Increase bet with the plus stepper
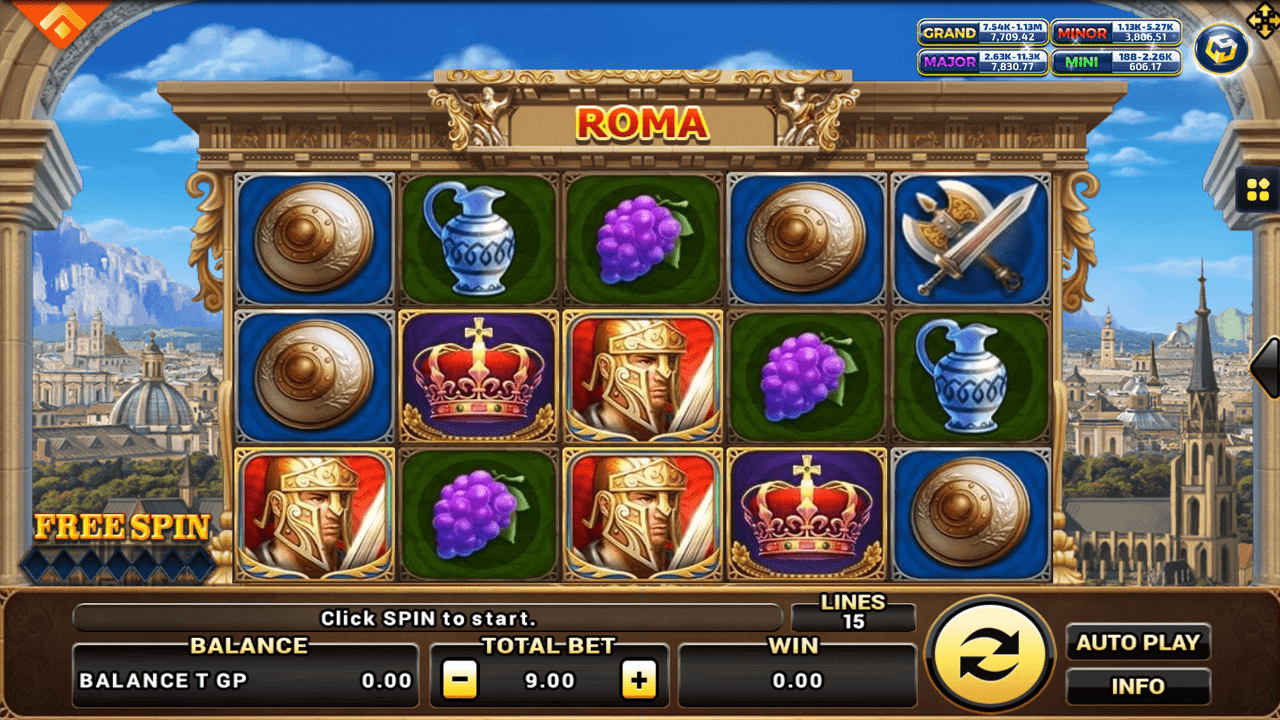The height and width of the screenshot is (720, 1280). pos(640,681)
